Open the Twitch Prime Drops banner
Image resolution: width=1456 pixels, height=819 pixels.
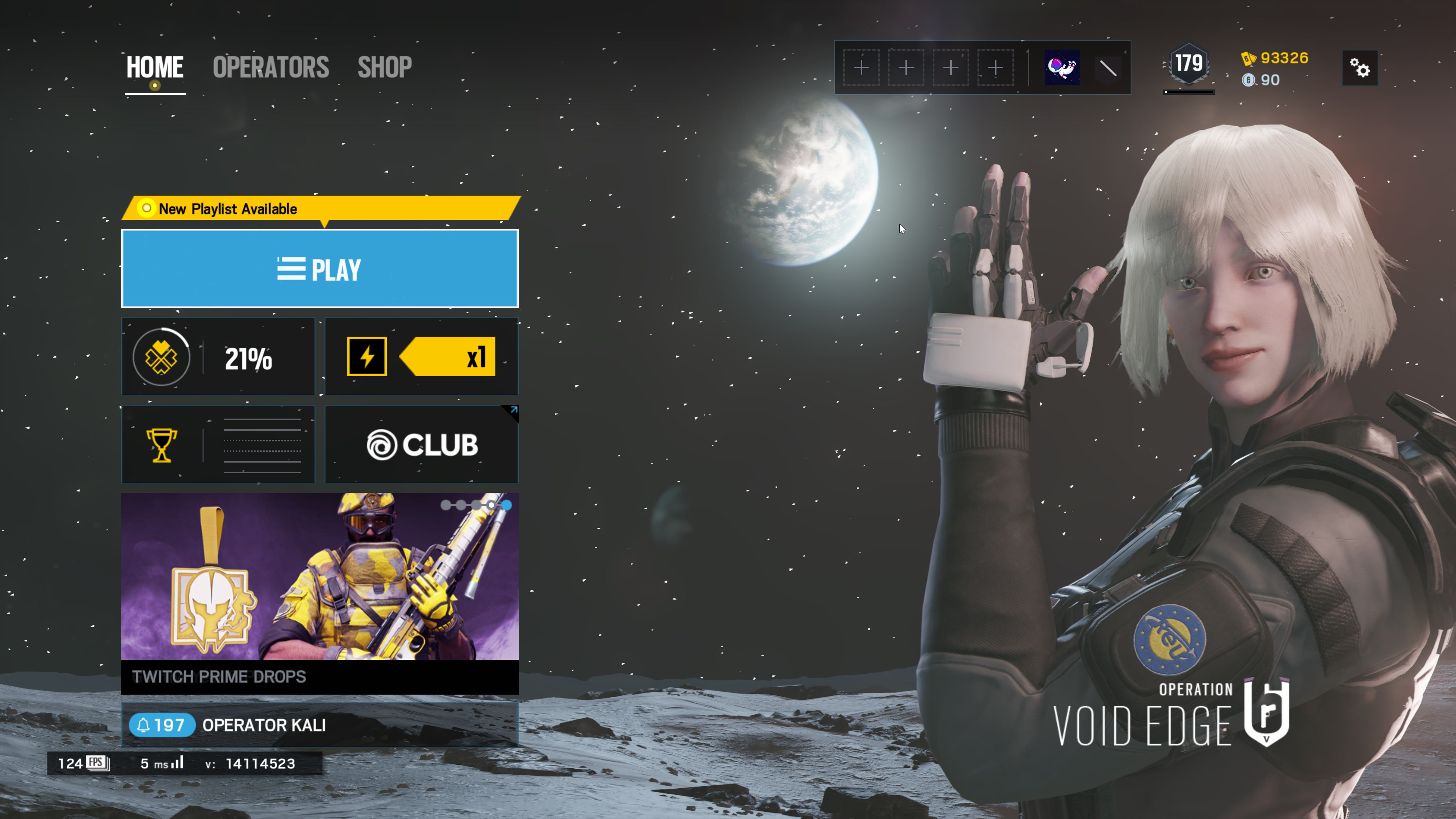click(x=320, y=593)
